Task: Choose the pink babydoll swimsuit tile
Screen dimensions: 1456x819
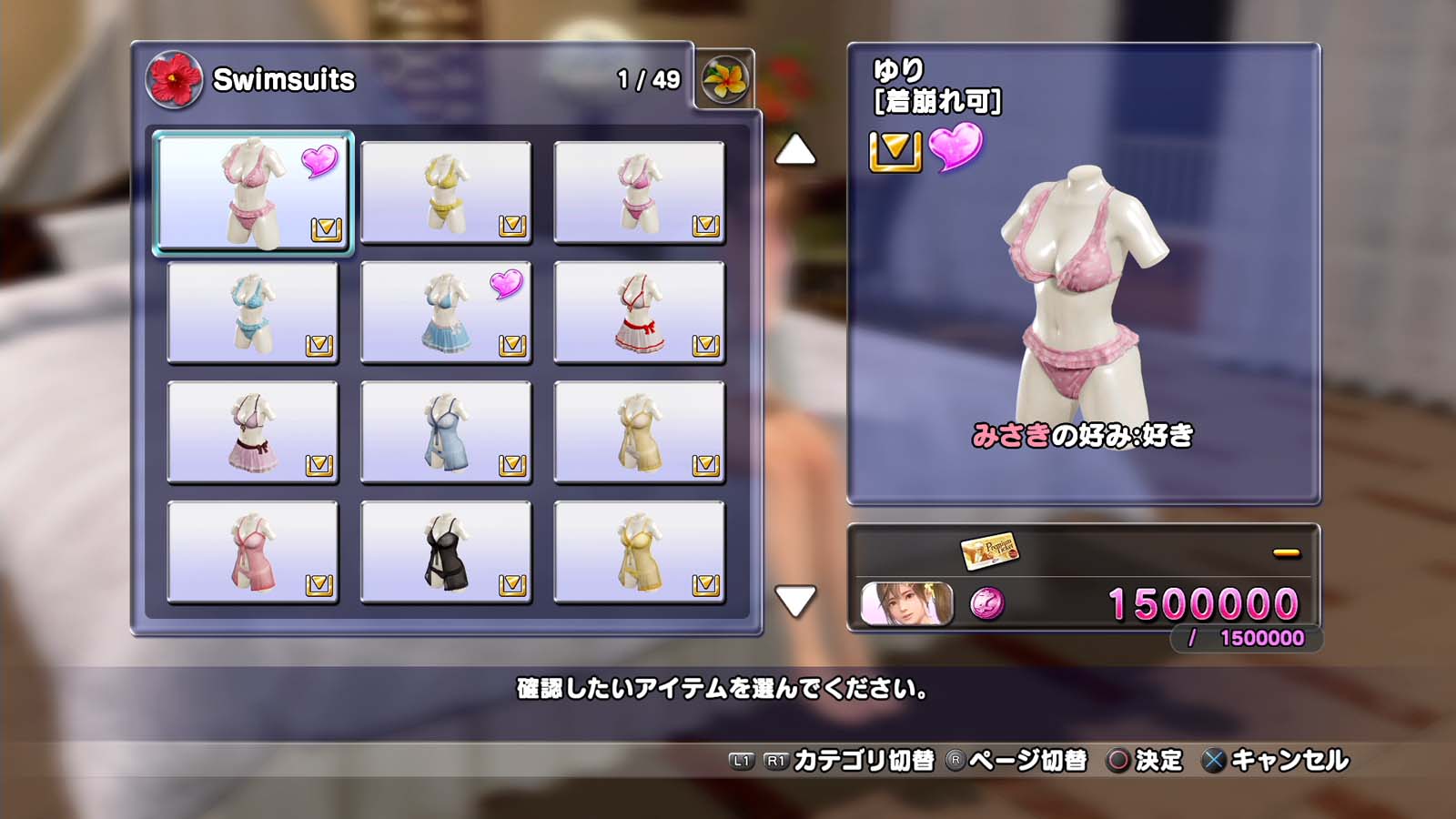Action: point(252,552)
